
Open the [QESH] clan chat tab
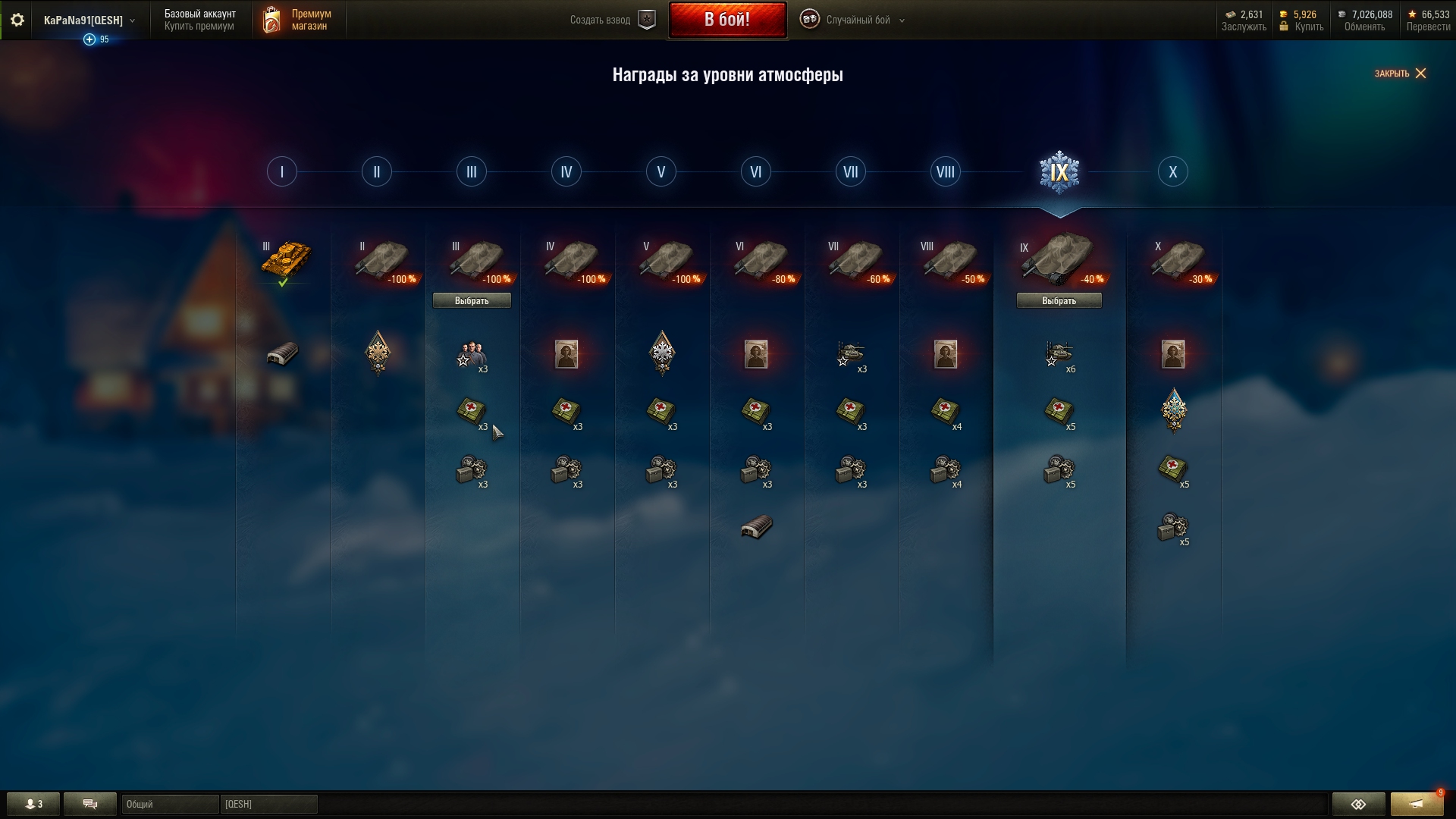click(268, 804)
